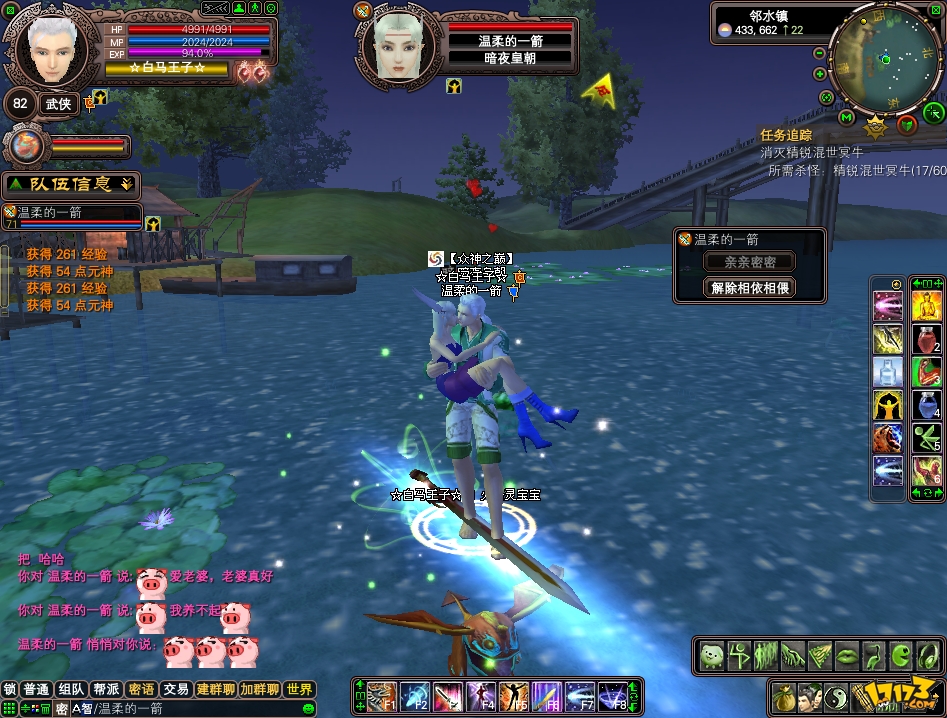
Task: Zoom out the minimap with the minus button
Action: click(x=820, y=53)
